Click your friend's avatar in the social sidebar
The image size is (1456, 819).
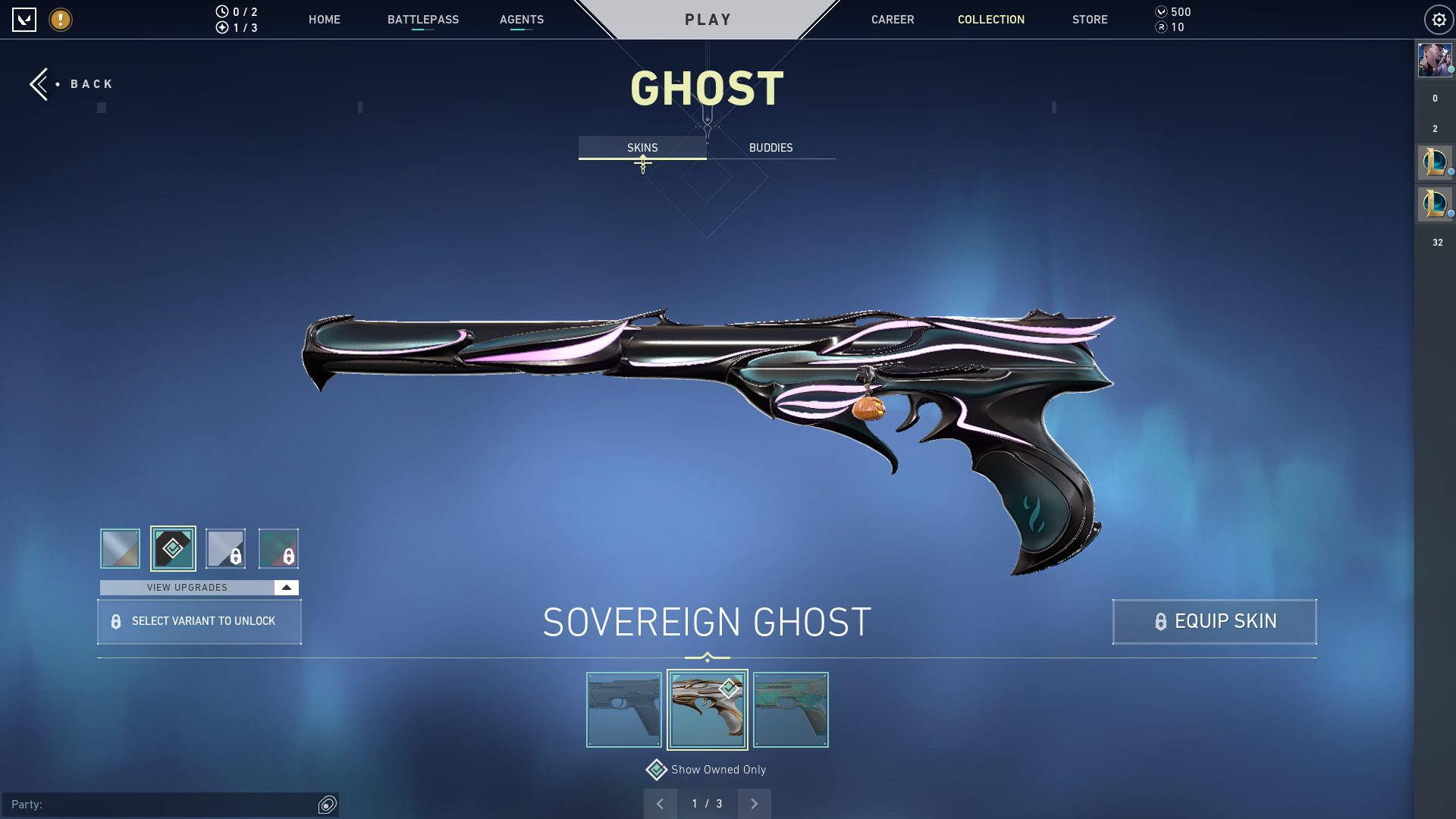(x=1434, y=60)
